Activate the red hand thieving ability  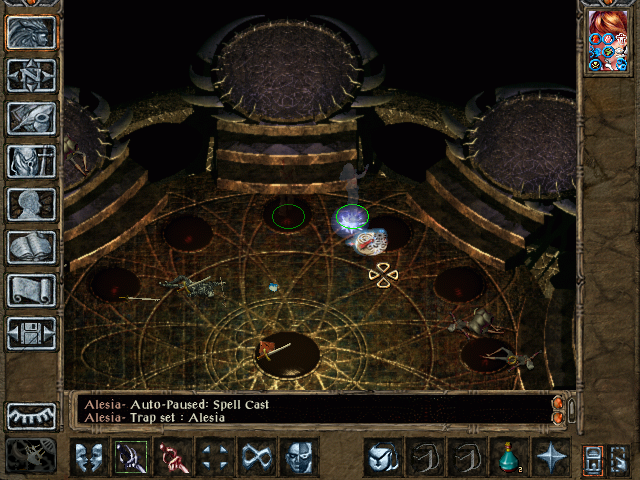pos(172,457)
